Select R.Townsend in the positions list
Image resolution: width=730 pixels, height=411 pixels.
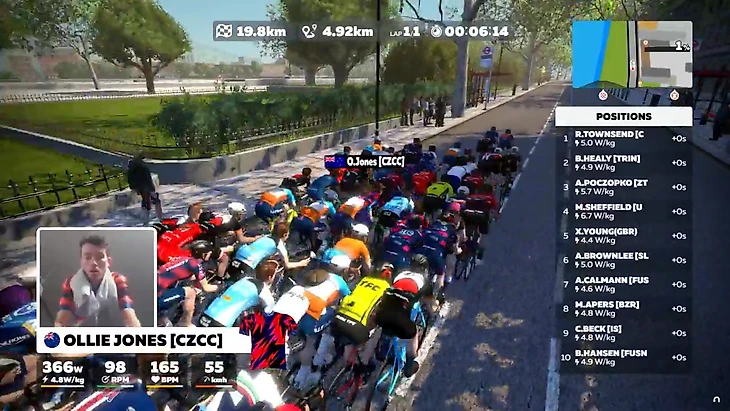click(623, 138)
